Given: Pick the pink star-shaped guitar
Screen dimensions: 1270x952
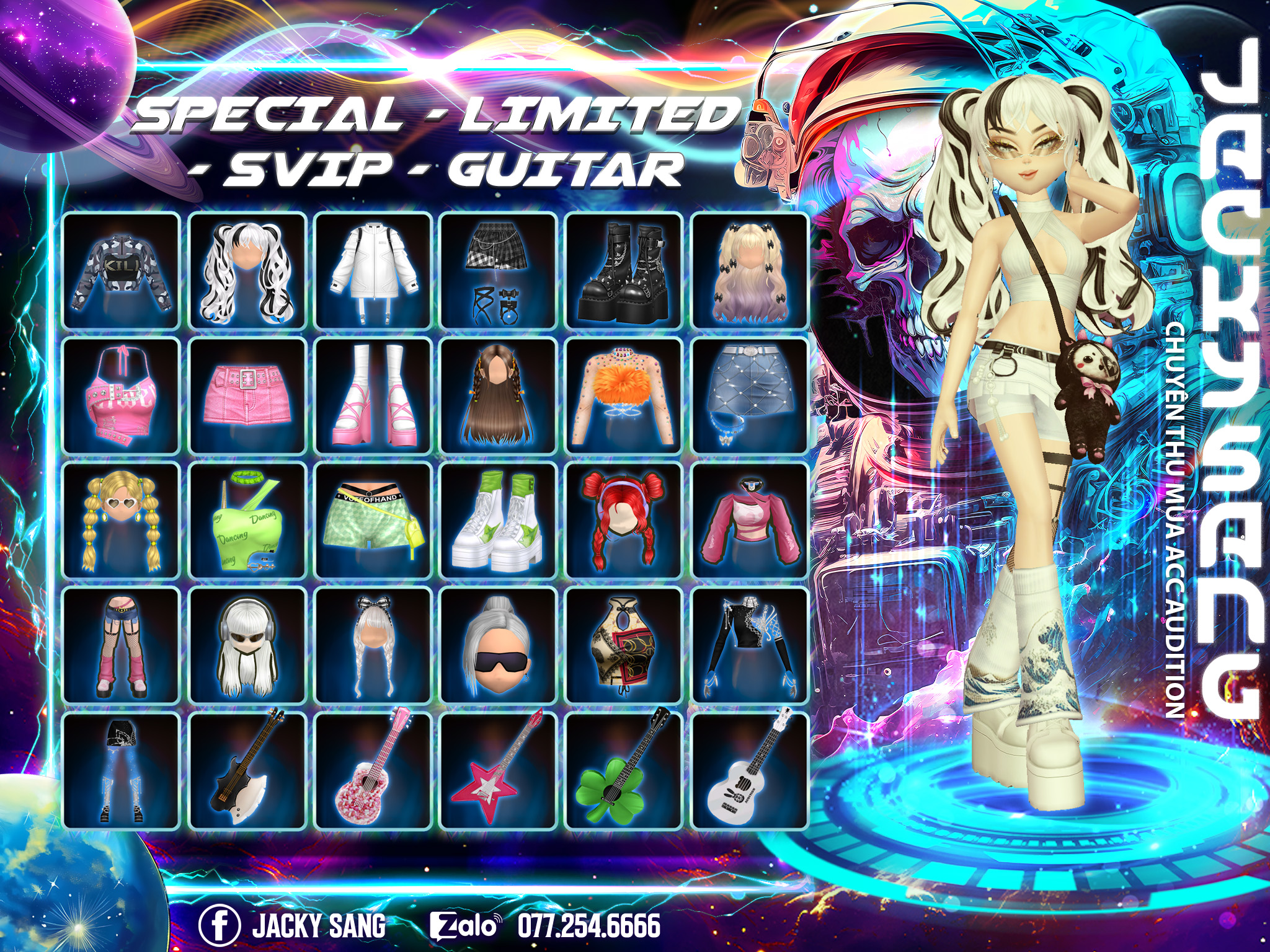Looking at the screenshot, I should 498,772.
